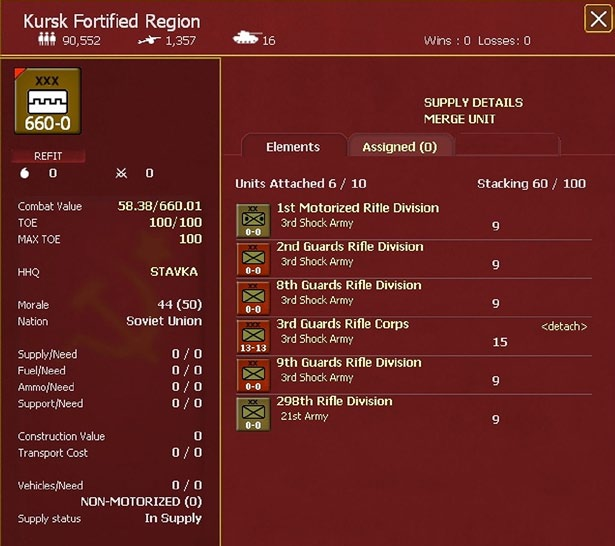Select the 298th Rifle Division
Screen dimensions: 615x546
[334, 402]
